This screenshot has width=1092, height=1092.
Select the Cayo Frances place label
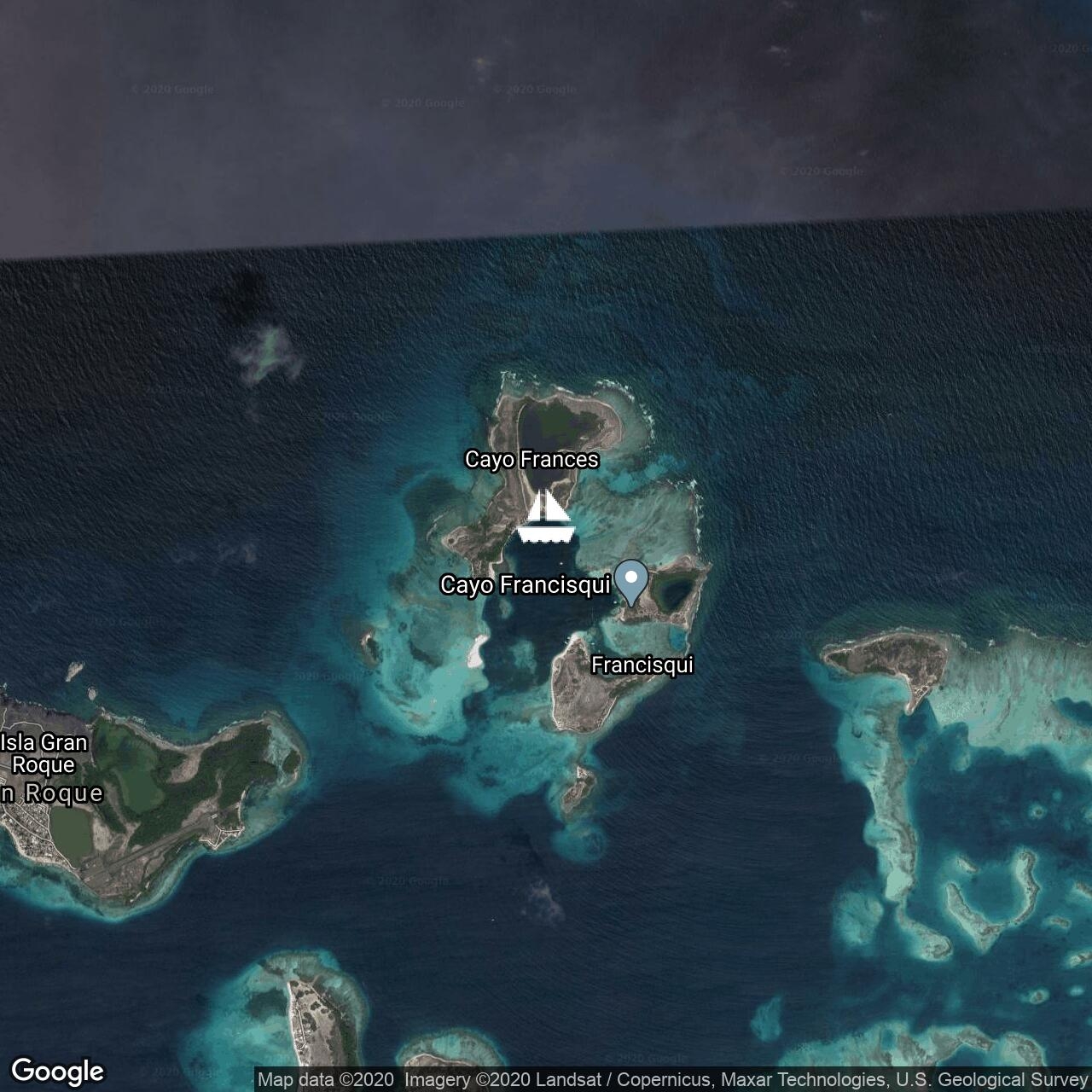point(531,460)
